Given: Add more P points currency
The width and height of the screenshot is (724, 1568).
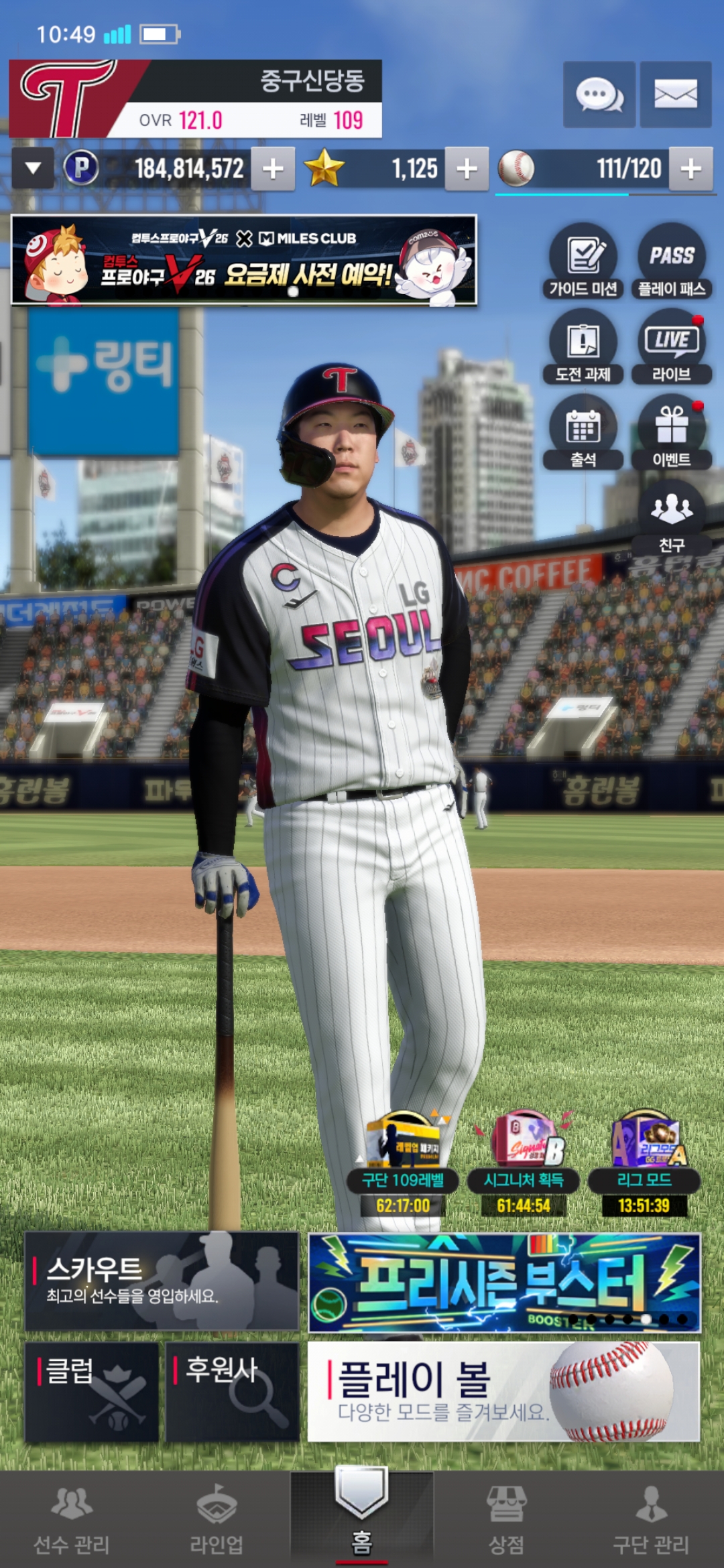Looking at the screenshot, I should coord(273,169).
